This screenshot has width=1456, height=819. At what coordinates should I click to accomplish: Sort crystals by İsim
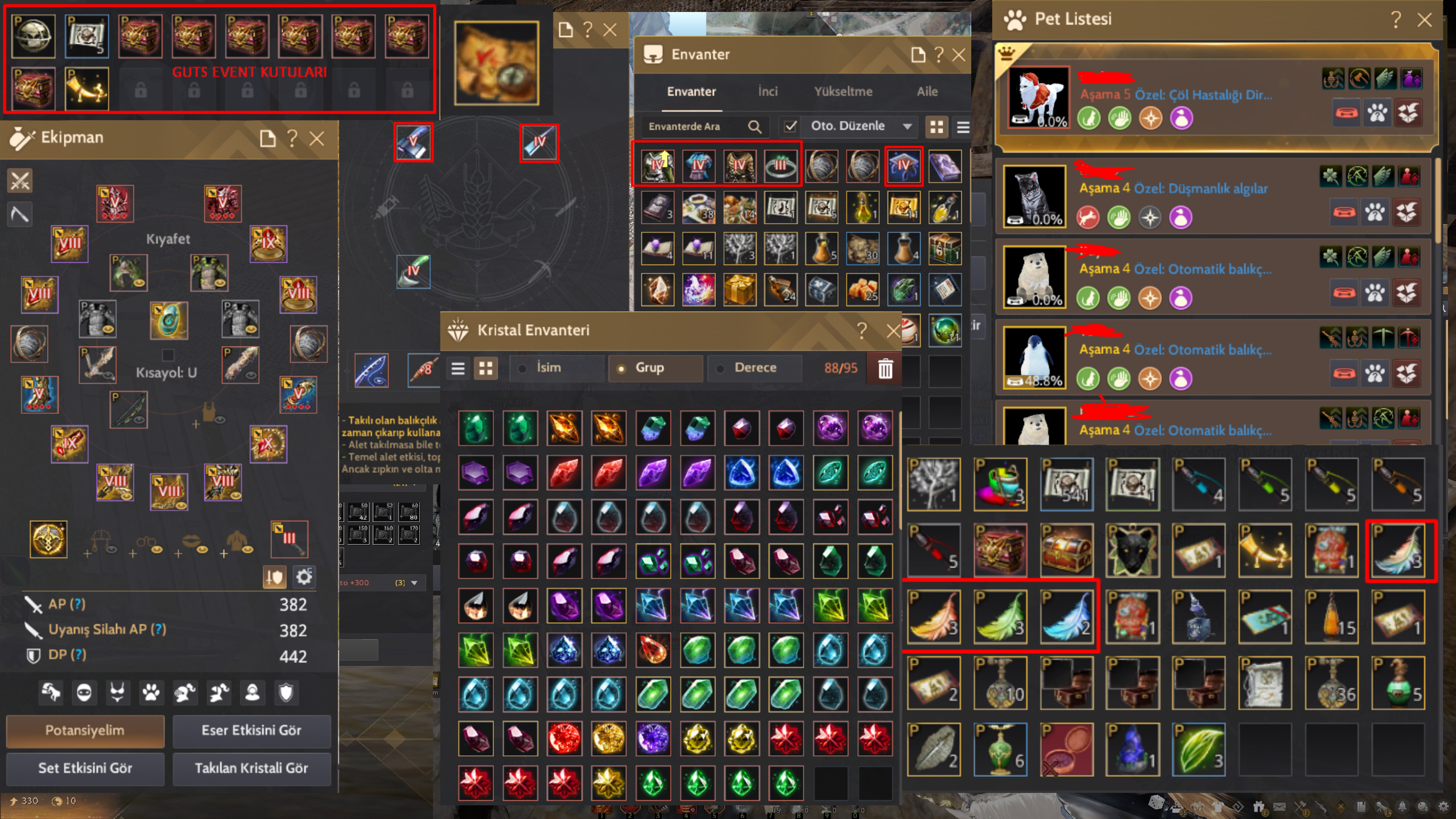(548, 368)
